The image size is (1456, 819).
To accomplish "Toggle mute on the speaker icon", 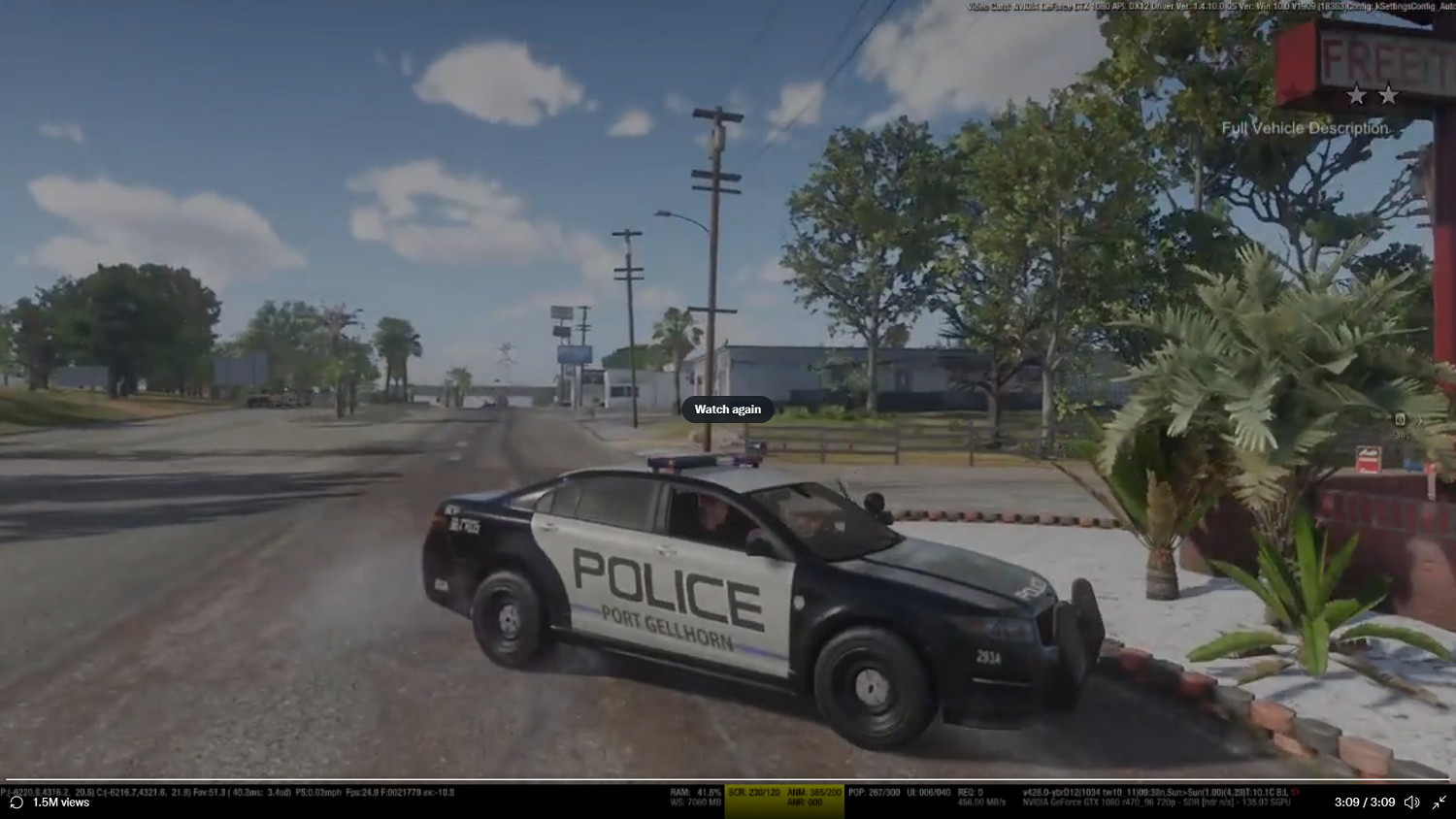I will pos(1412,802).
